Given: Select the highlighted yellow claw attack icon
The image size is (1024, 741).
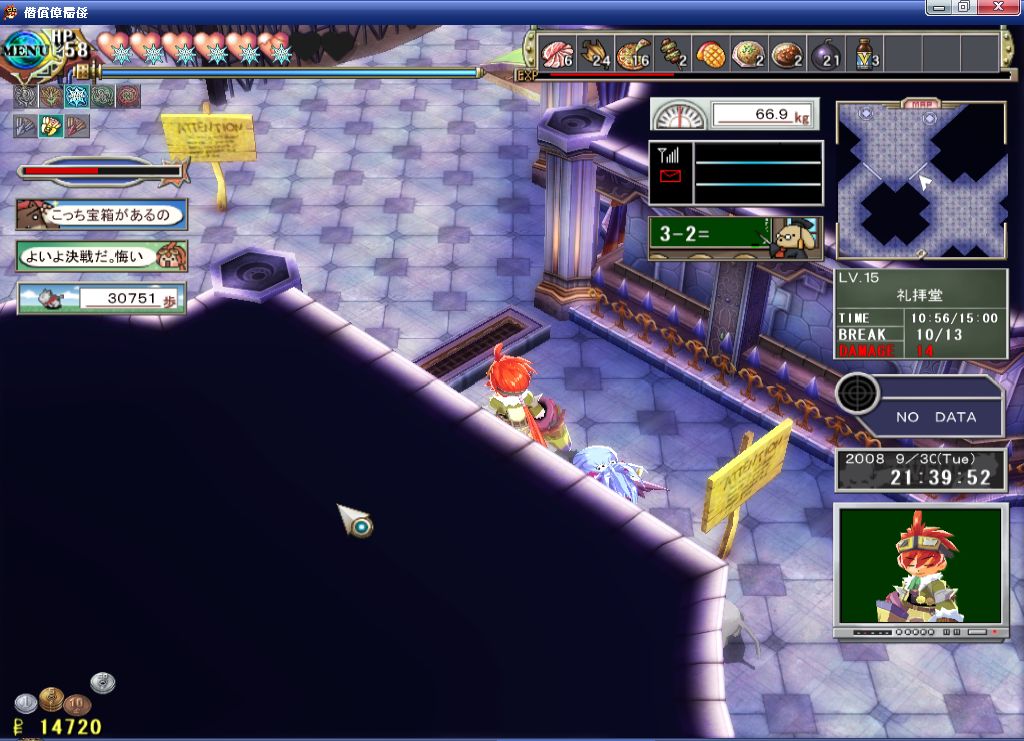Looking at the screenshot, I should click(x=51, y=126).
